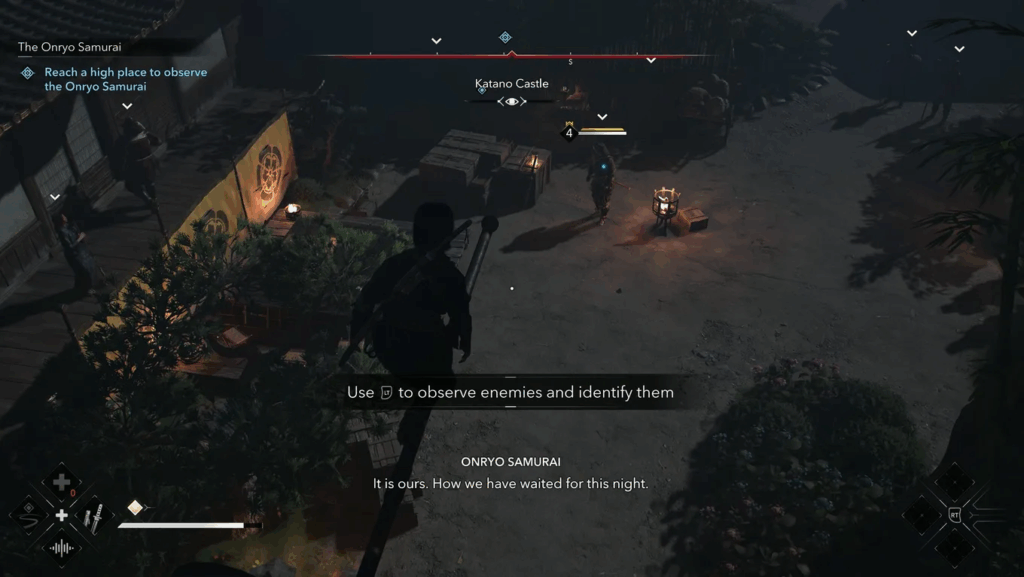Image resolution: width=1024 pixels, height=577 pixels.
Task: Activate the whistle soundwave slot
Action: [61, 548]
